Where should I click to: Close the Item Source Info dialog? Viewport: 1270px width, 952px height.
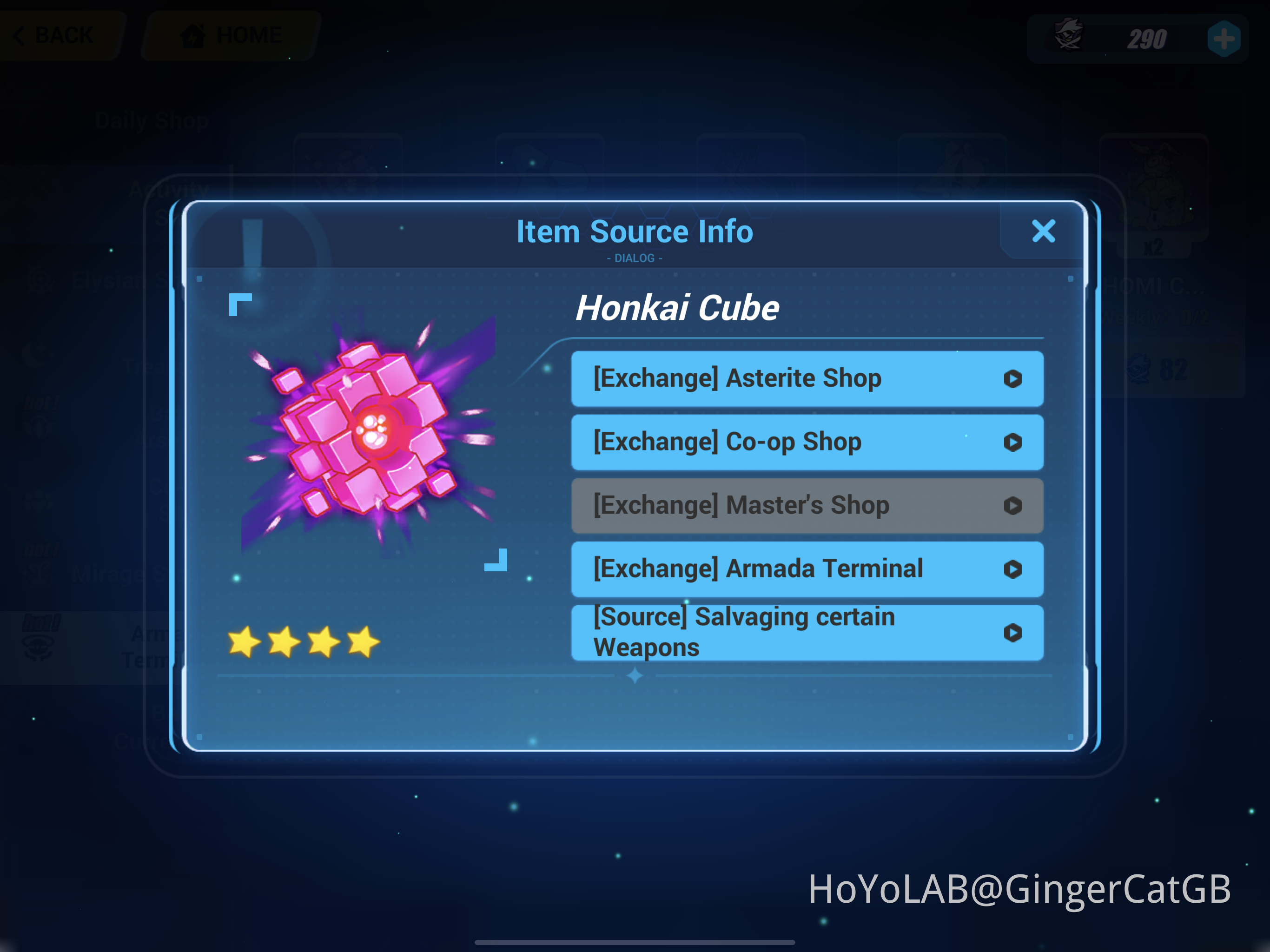pos(1044,231)
